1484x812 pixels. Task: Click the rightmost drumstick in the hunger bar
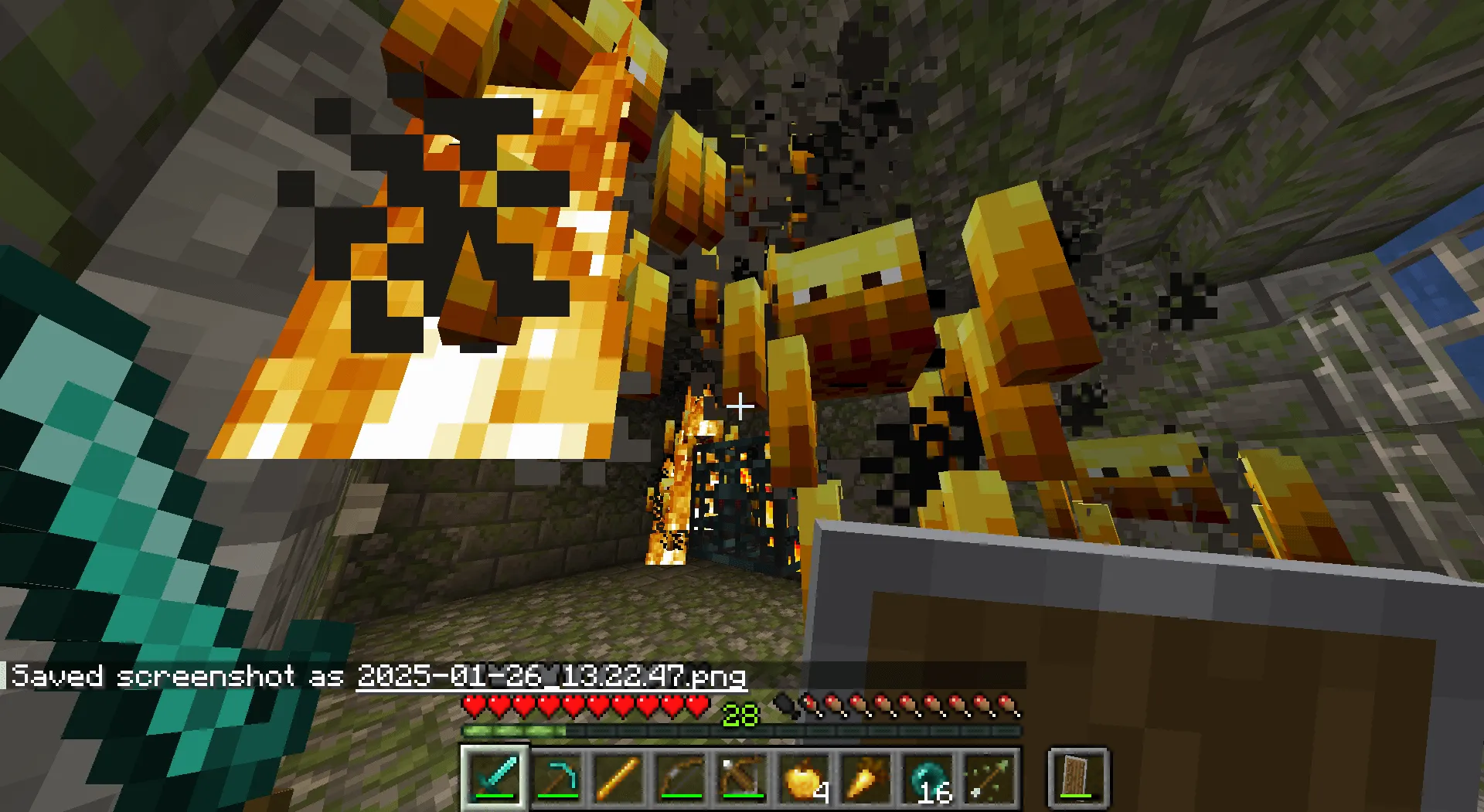coord(1006,705)
